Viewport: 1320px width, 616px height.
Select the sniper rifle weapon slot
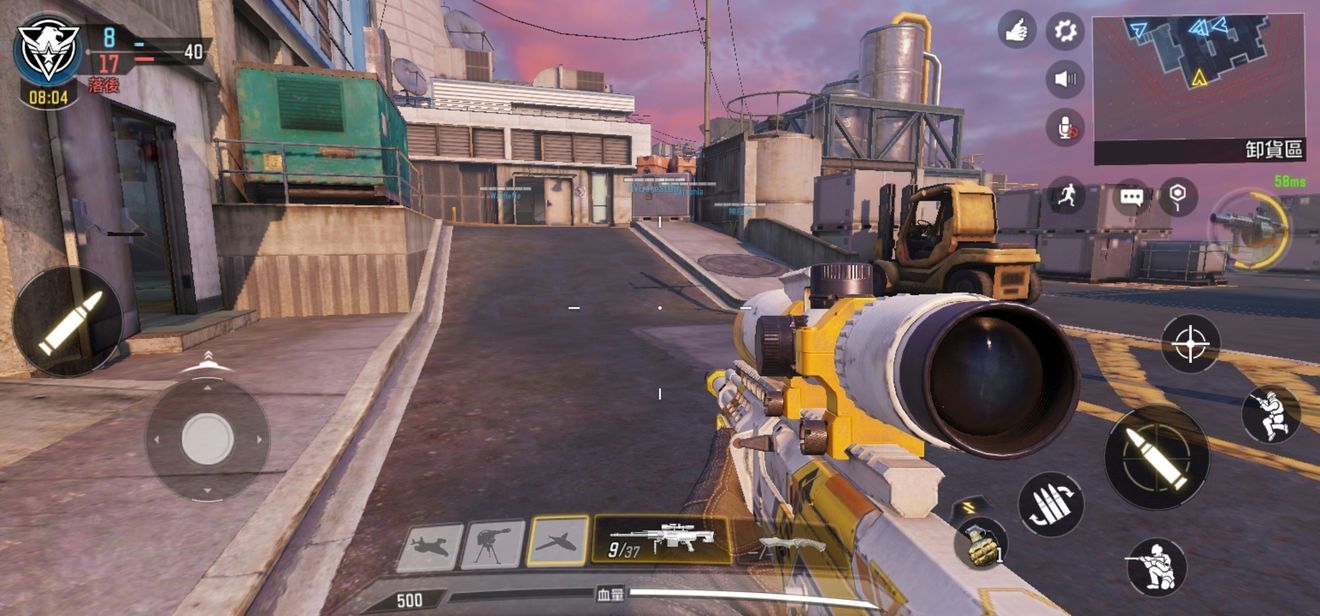point(661,540)
